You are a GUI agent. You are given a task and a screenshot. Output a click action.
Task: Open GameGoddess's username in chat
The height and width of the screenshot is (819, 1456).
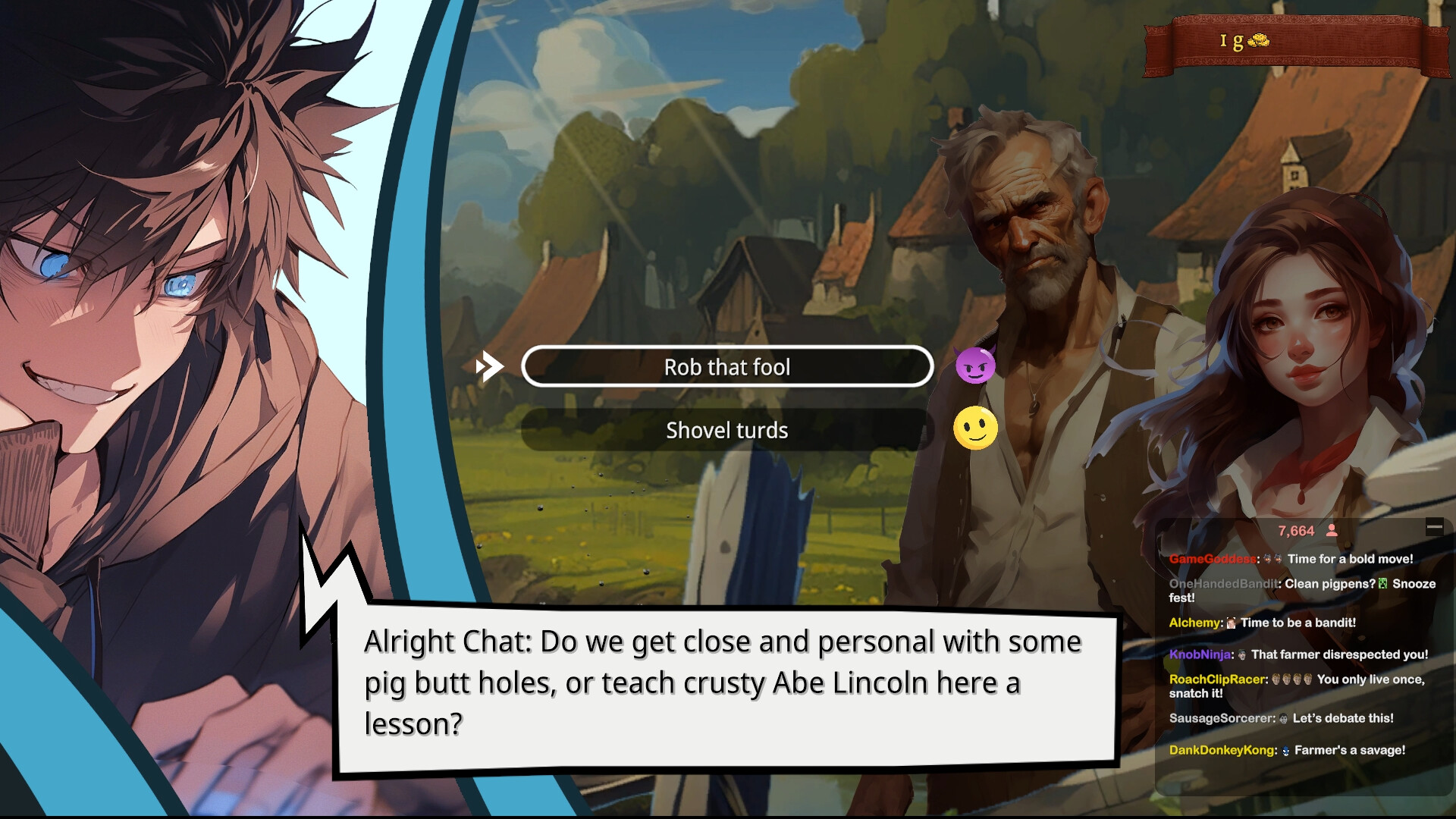tap(1213, 559)
